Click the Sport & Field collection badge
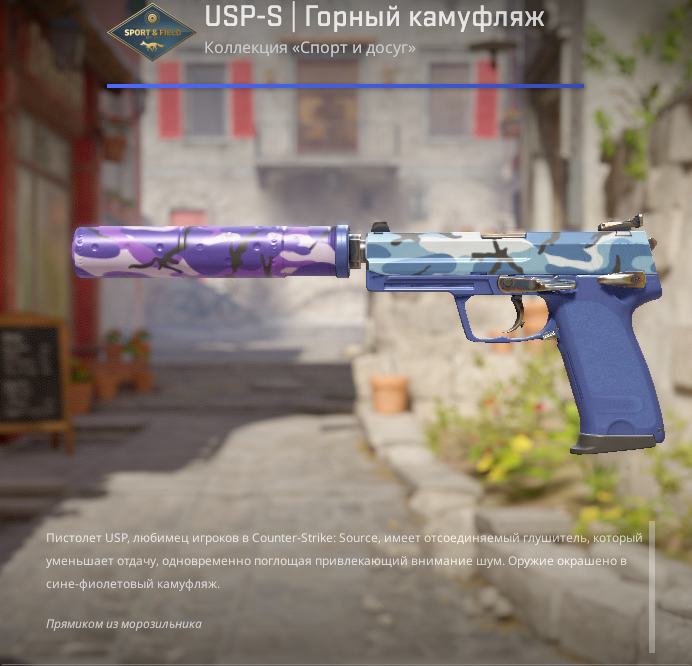The image size is (692, 666). [152, 32]
